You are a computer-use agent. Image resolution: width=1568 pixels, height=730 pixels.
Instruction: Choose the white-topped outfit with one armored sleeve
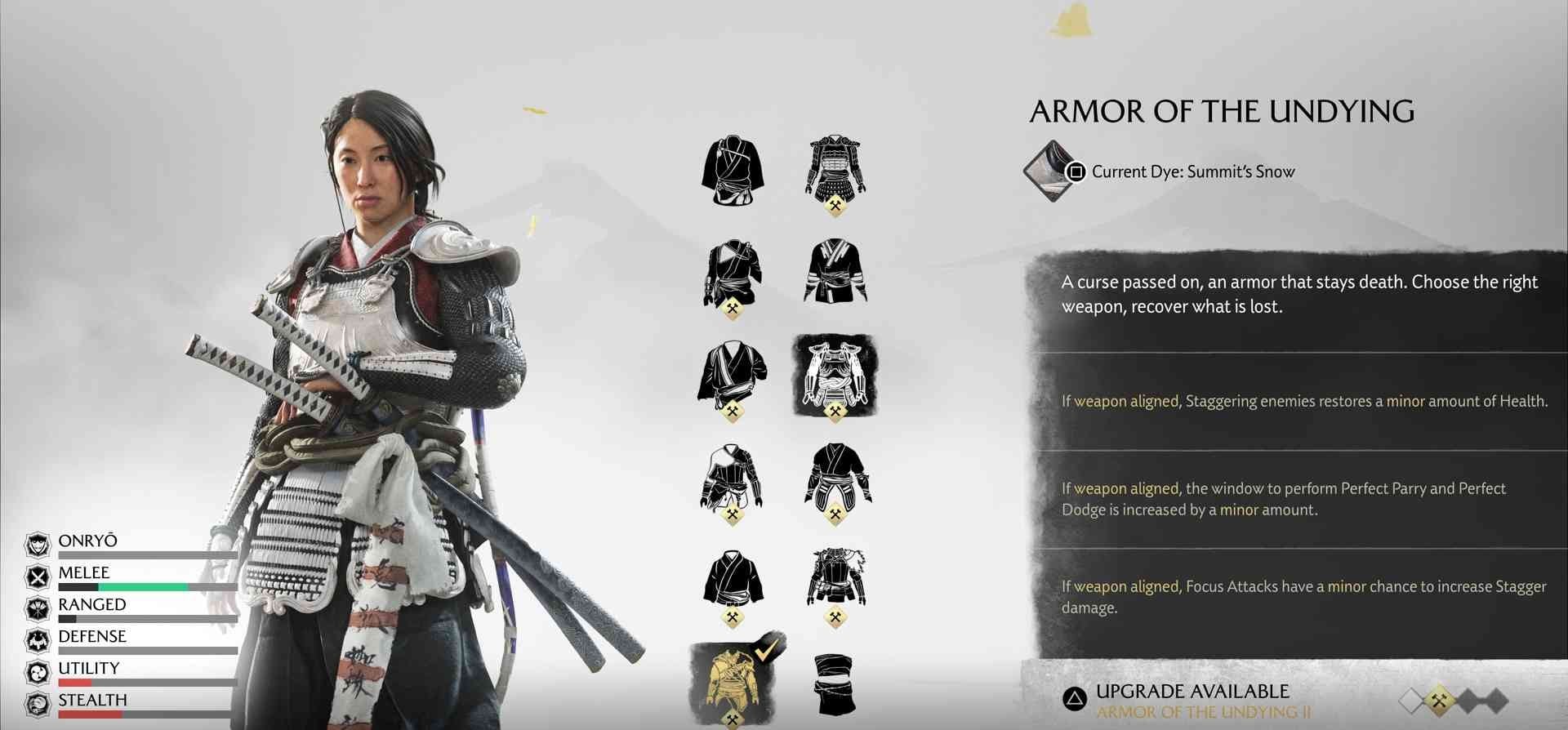coord(732,476)
